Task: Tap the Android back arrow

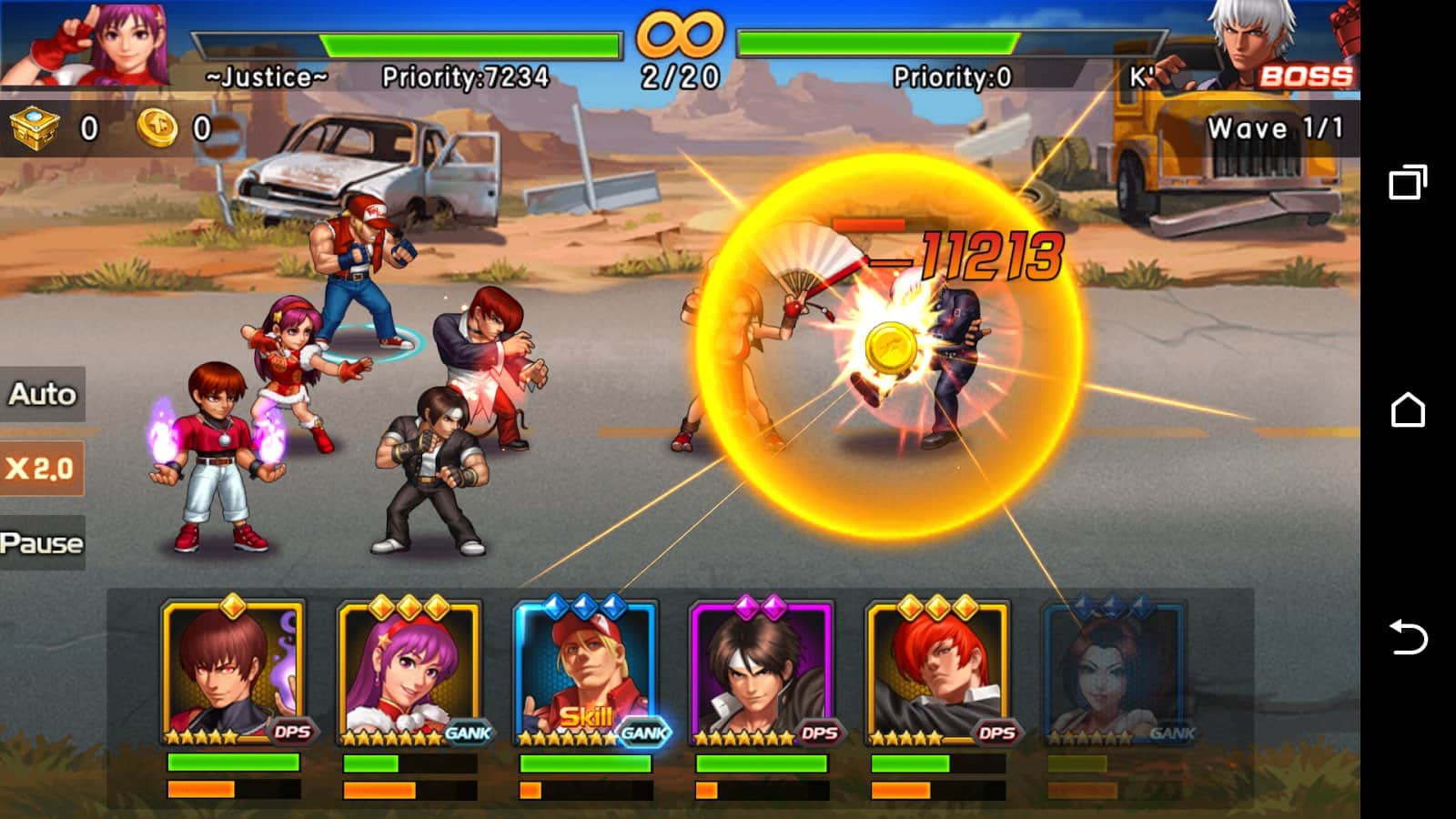Action: 1408,637
